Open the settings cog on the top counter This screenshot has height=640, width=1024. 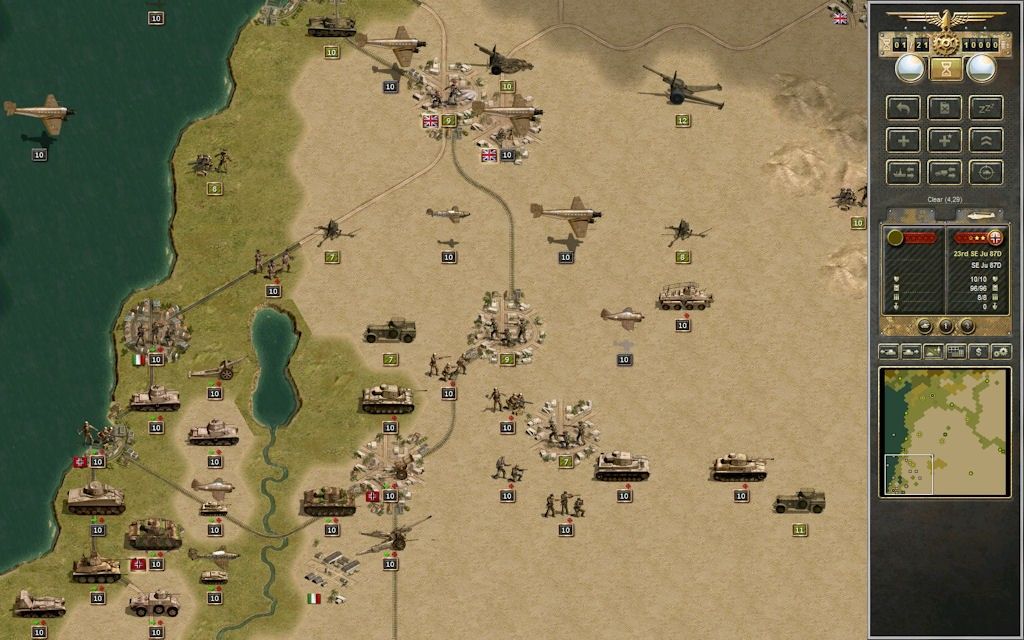(945, 44)
